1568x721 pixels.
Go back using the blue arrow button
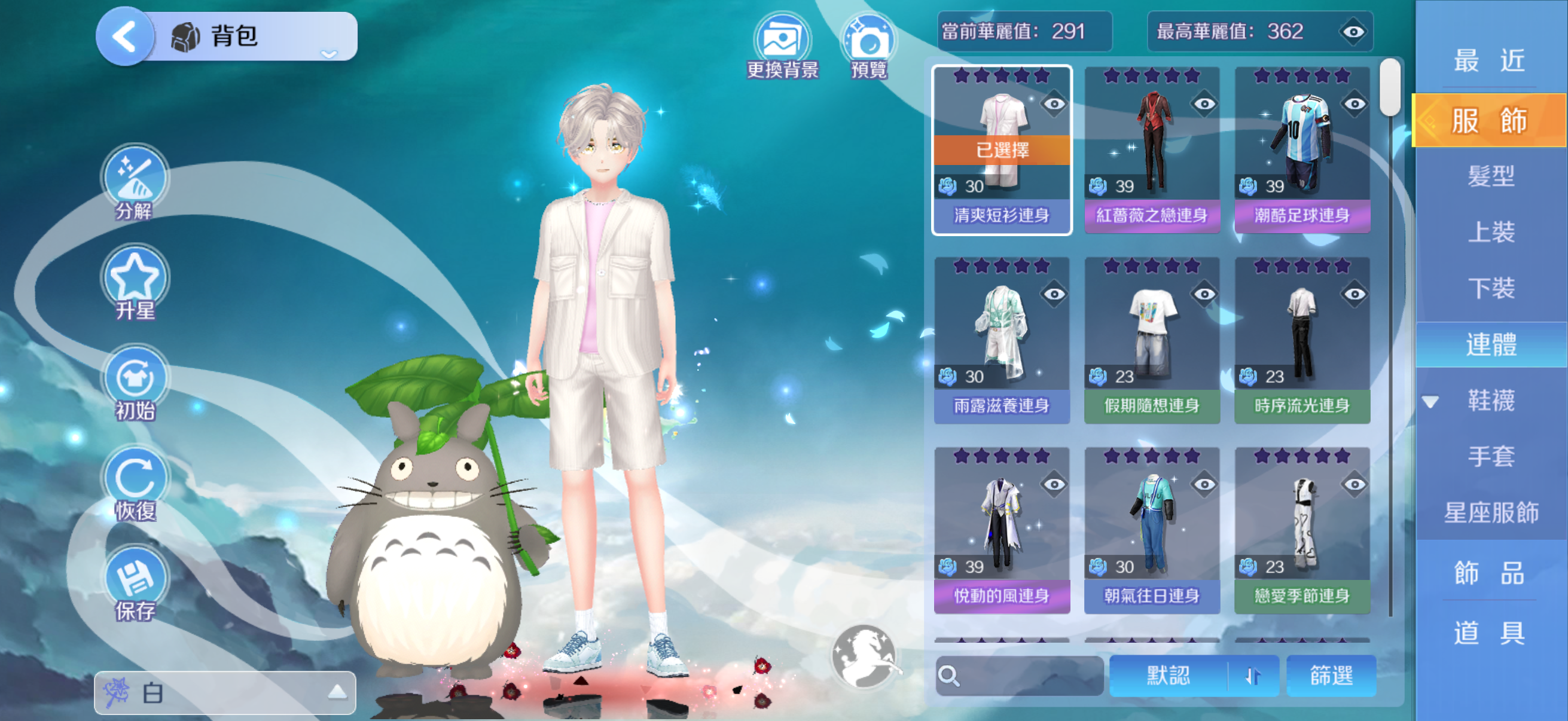(125, 36)
